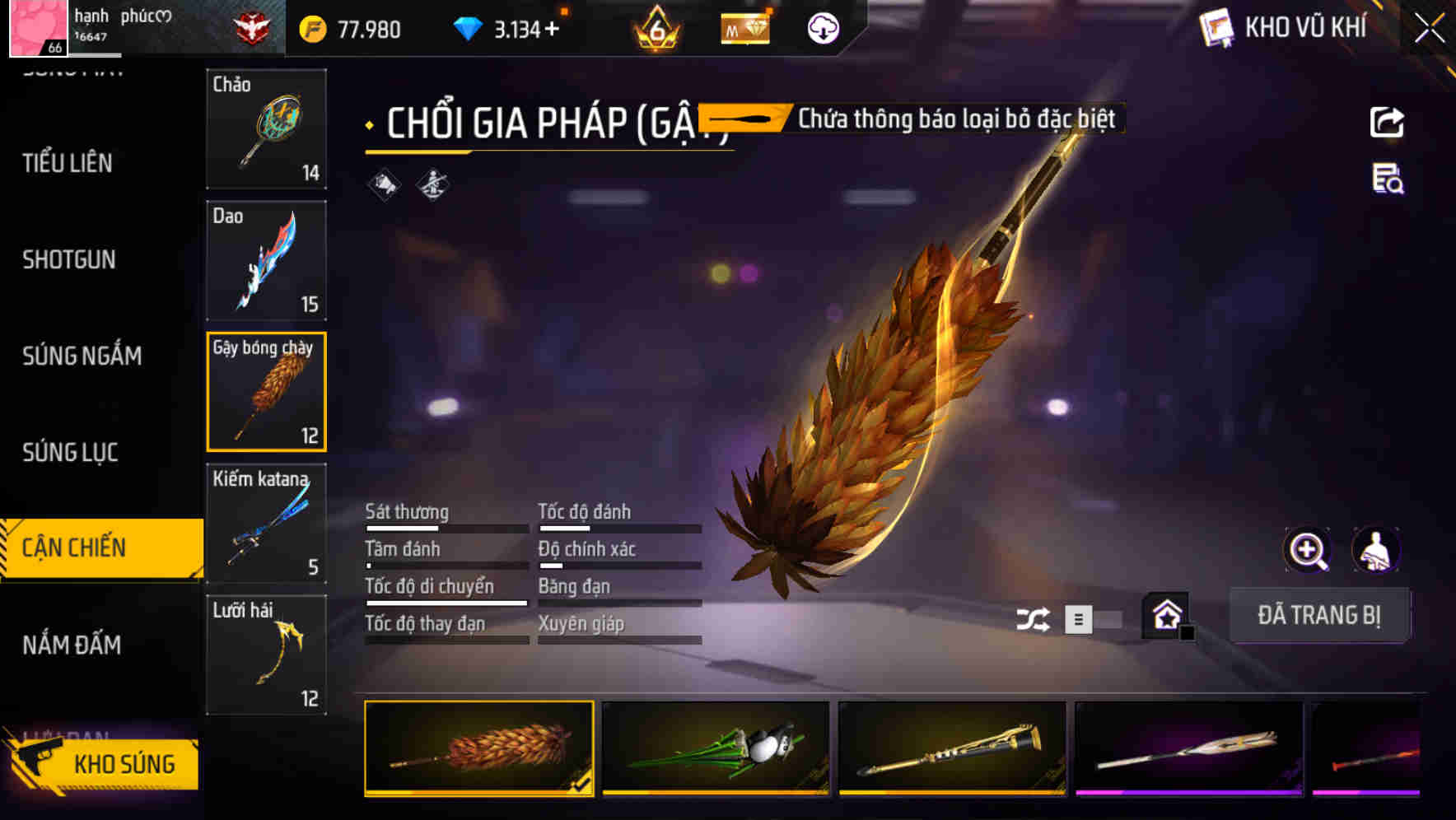Image resolution: width=1456 pixels, height=820 pixels.
Task: Select the Kiếm katana weapon slot
Action: (266, 522)
